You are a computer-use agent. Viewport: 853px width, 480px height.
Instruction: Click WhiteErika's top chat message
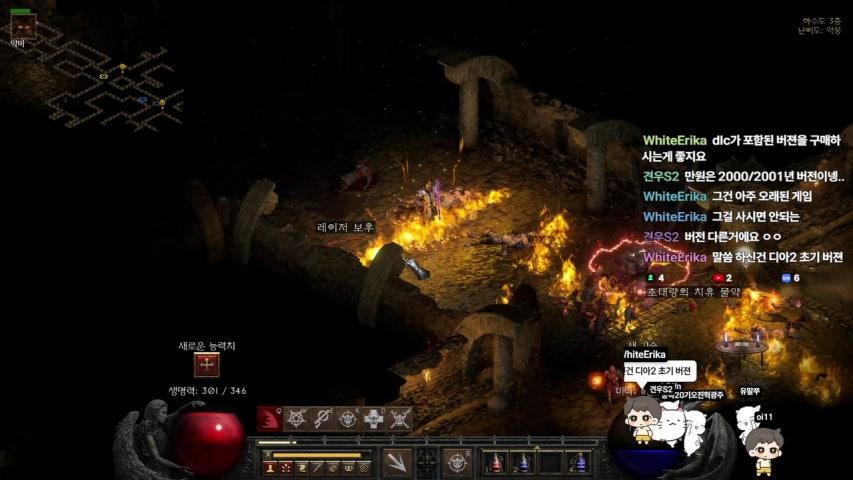coord(742,148)
